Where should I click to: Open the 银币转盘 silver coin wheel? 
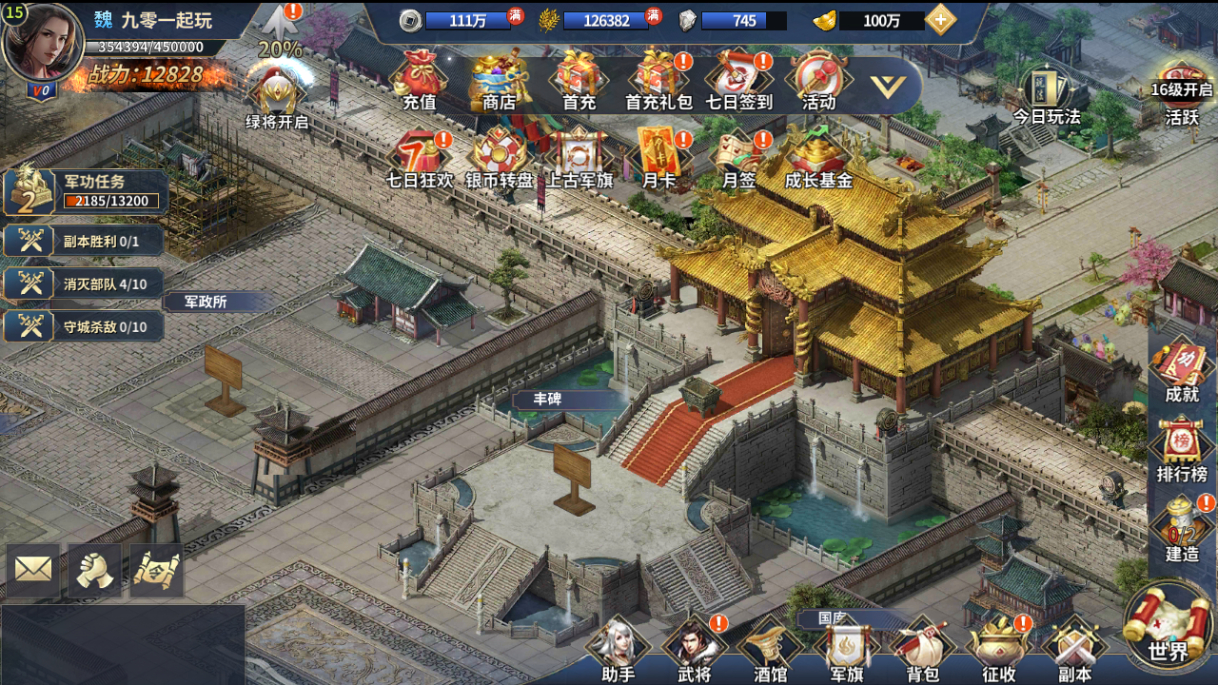click(x=499, y=158)
